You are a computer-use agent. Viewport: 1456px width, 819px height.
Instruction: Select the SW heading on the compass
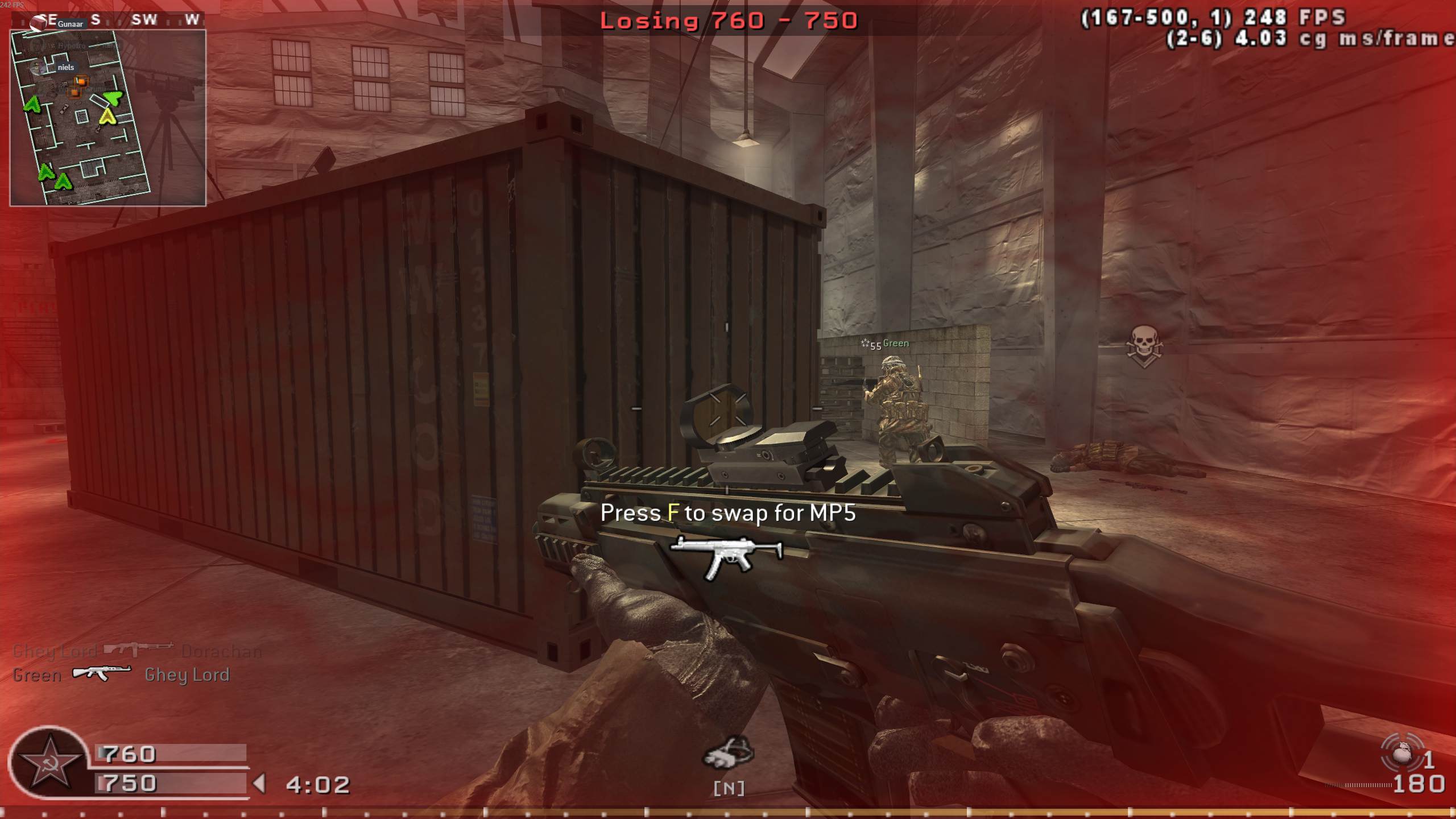point(146,20)
